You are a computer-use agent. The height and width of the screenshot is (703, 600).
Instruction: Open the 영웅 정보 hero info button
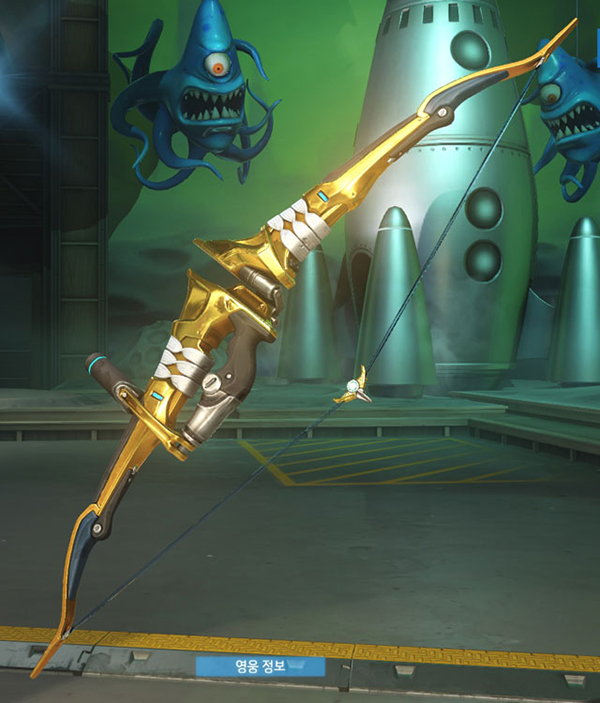click(x=260, y=665)
